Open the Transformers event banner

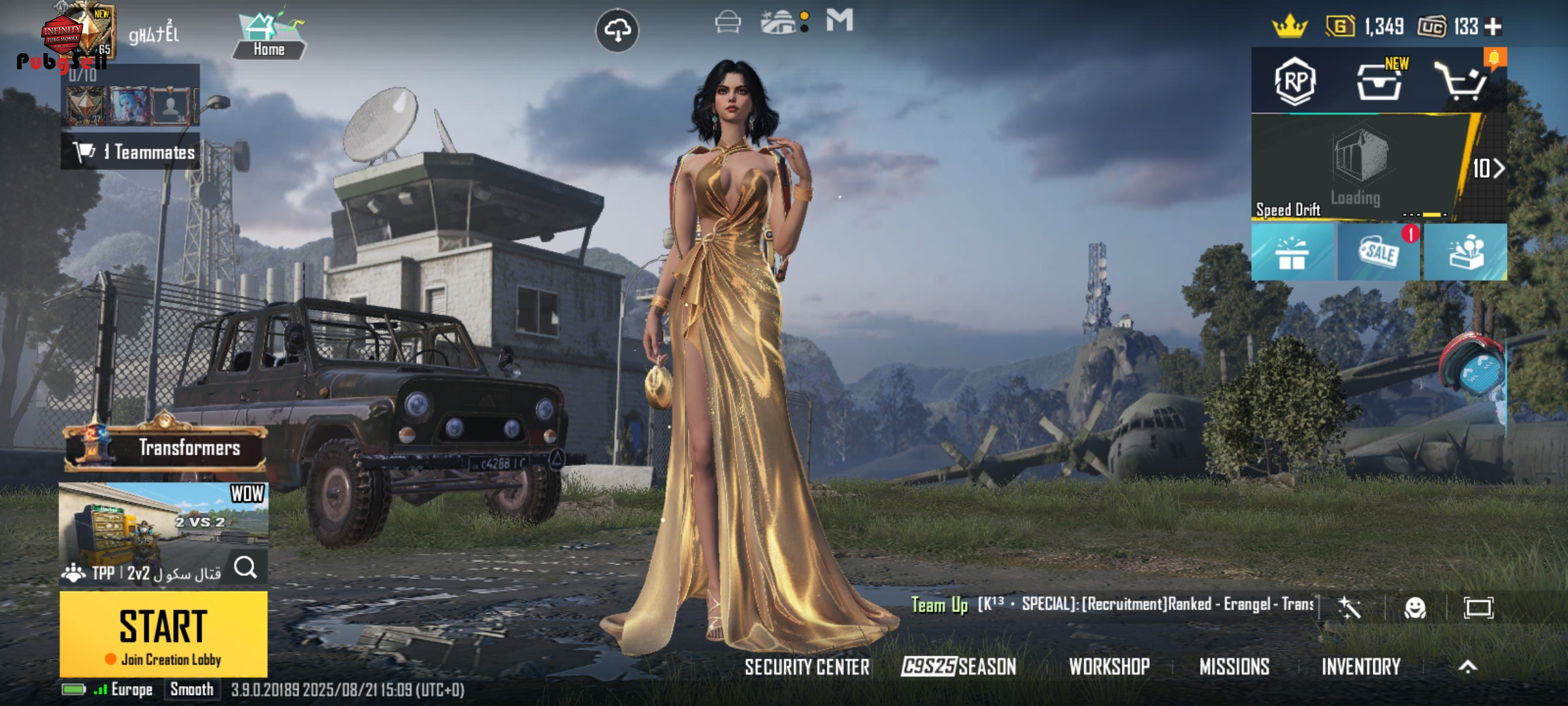click(x=166, y=448)
